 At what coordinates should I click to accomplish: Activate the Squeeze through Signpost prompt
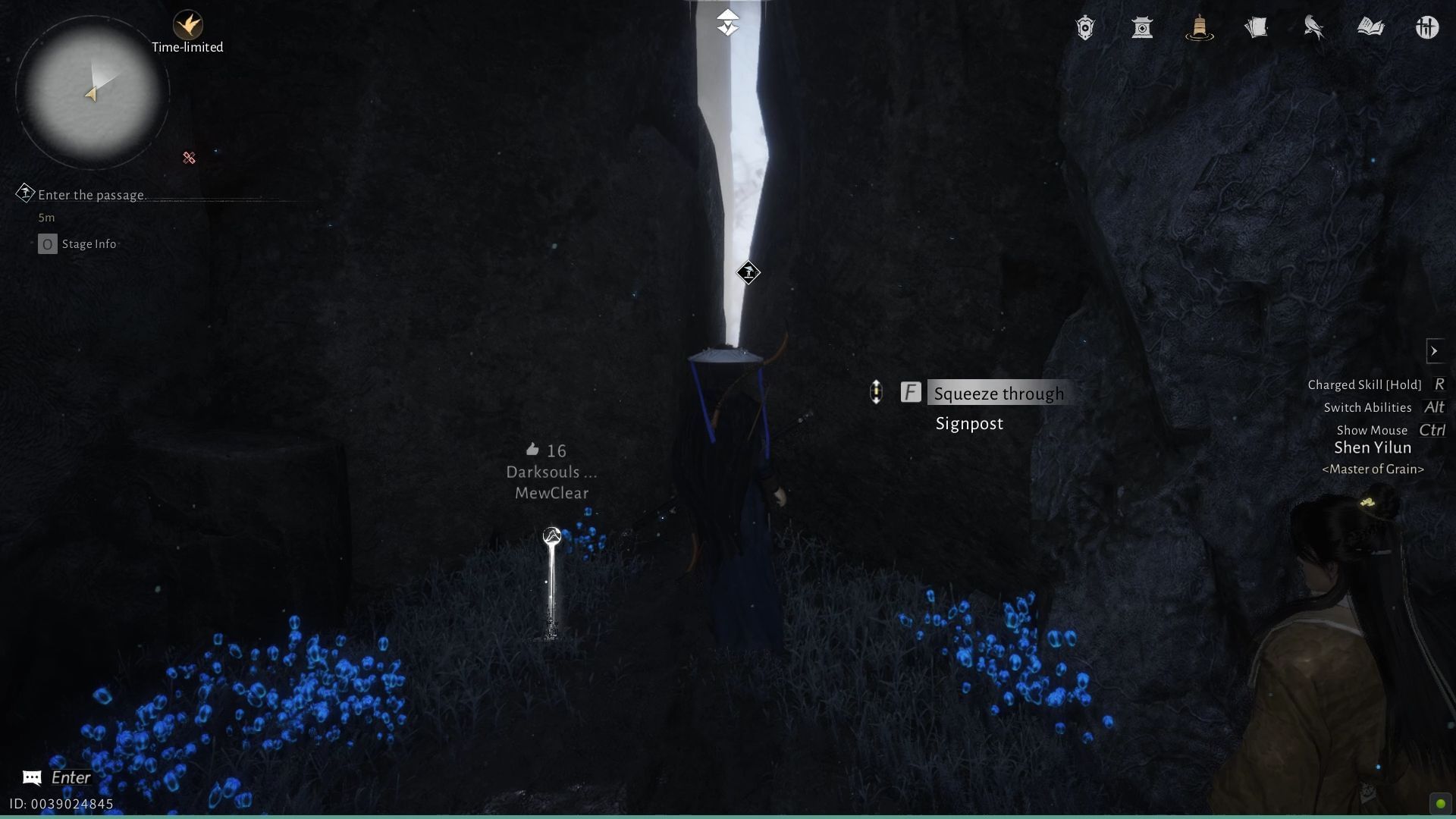coord(997,393)
